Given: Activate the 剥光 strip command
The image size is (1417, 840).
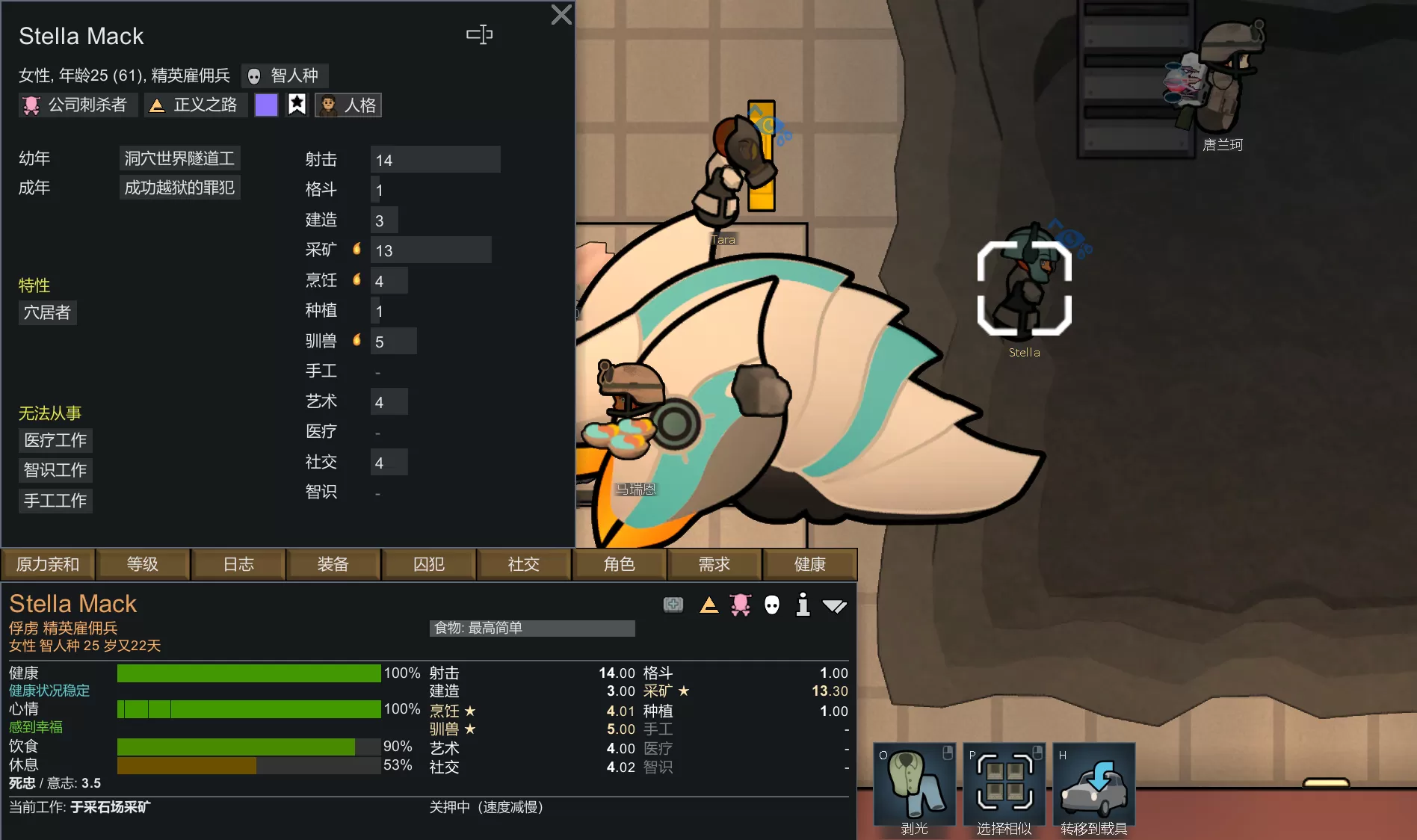Looking at the screenshot, I should point(914,788).
